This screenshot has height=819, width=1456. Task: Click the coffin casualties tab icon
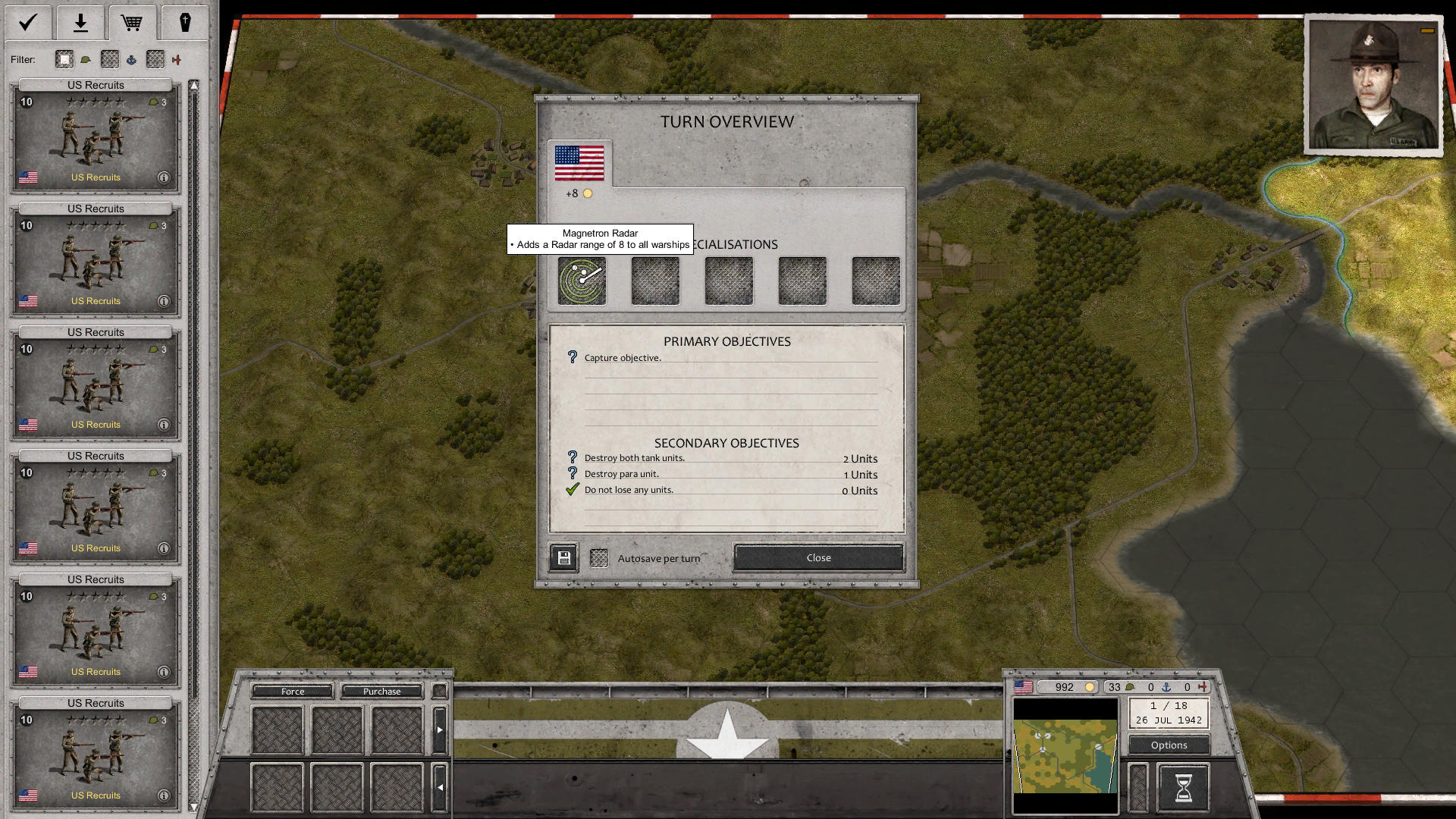(x=185, y=22)
